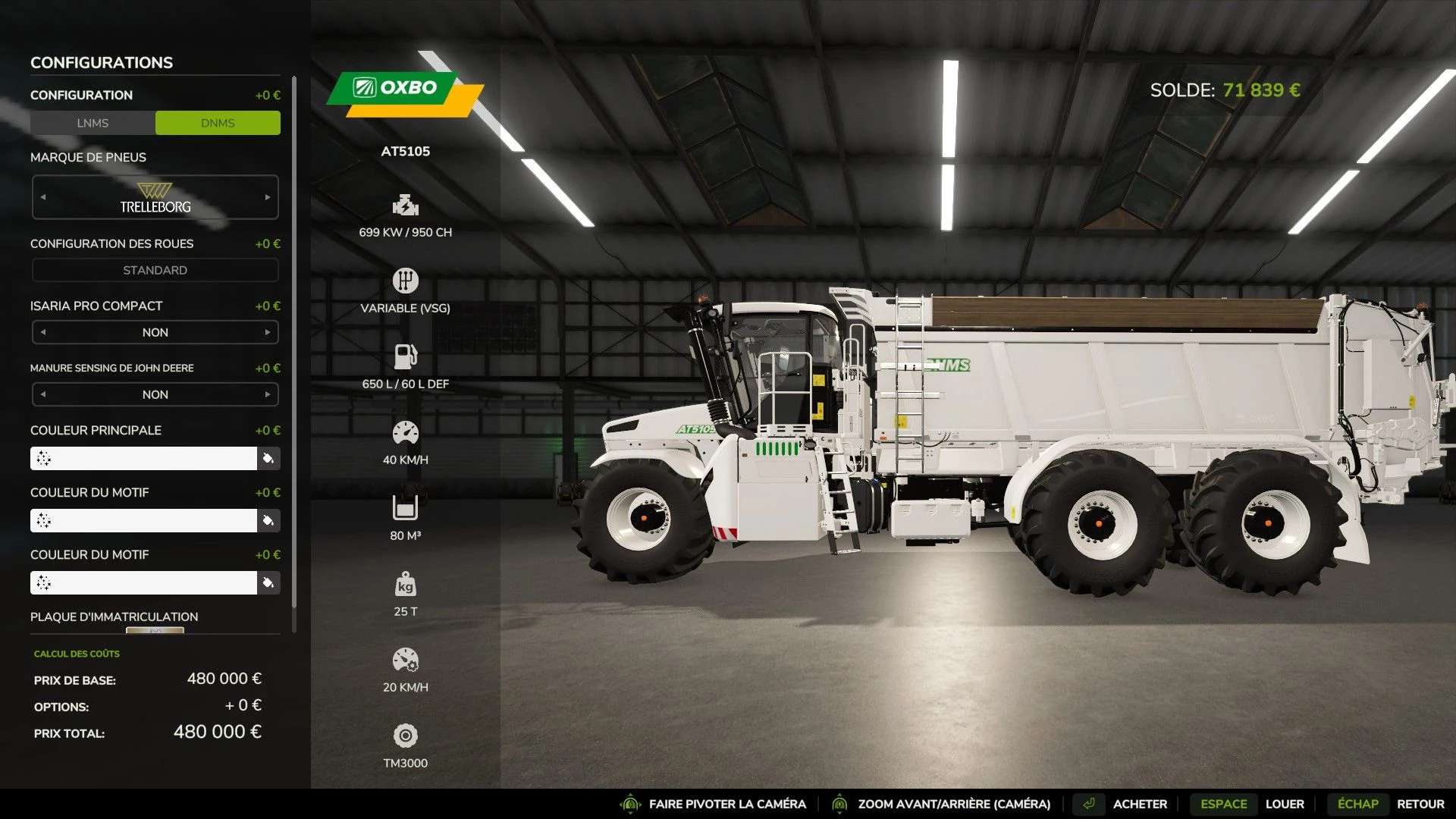
Task: Click the Standard wheel configuration box
Action: tap(155, 270)
